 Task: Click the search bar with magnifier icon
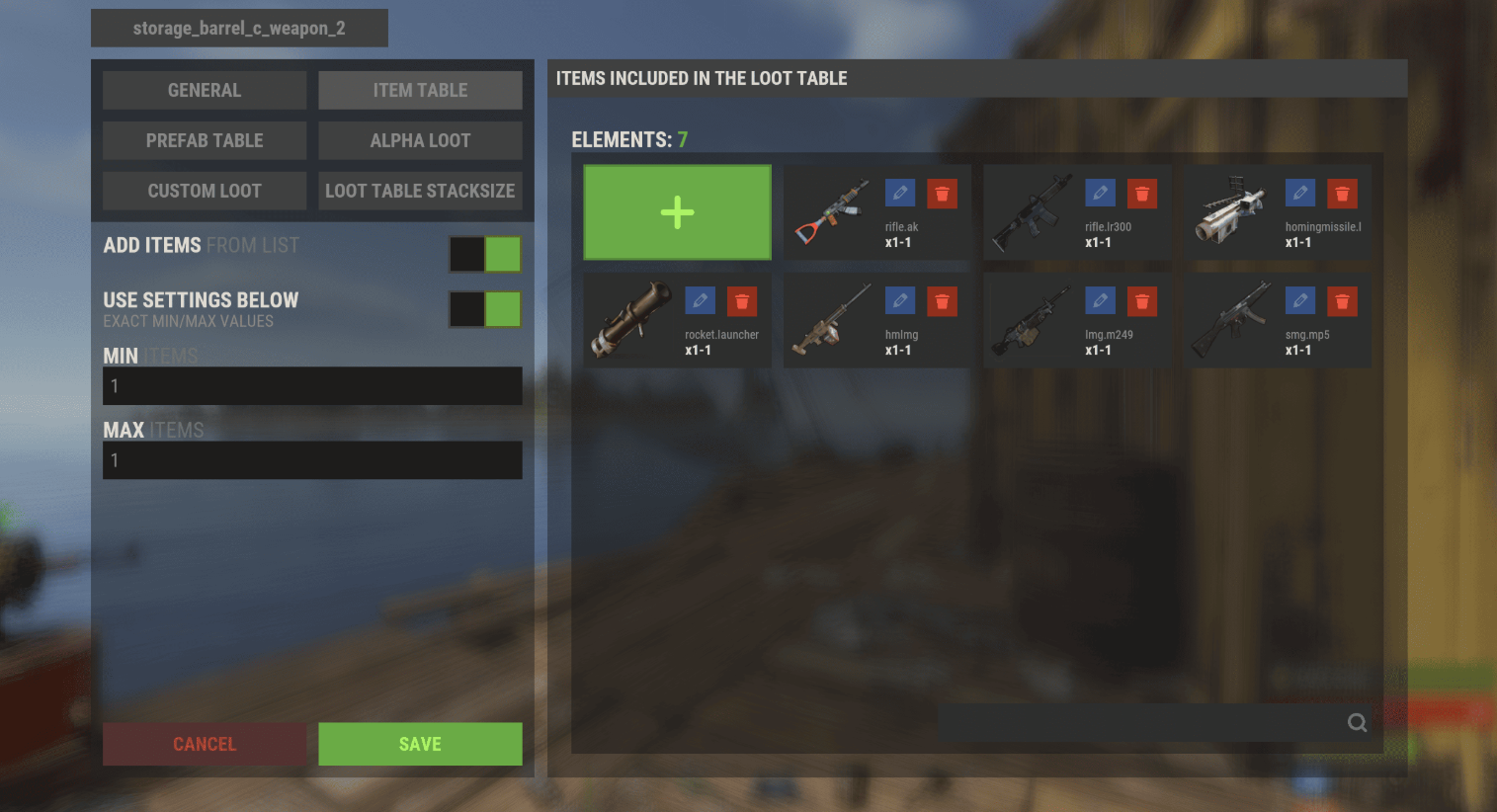[x=1146, y=723]
